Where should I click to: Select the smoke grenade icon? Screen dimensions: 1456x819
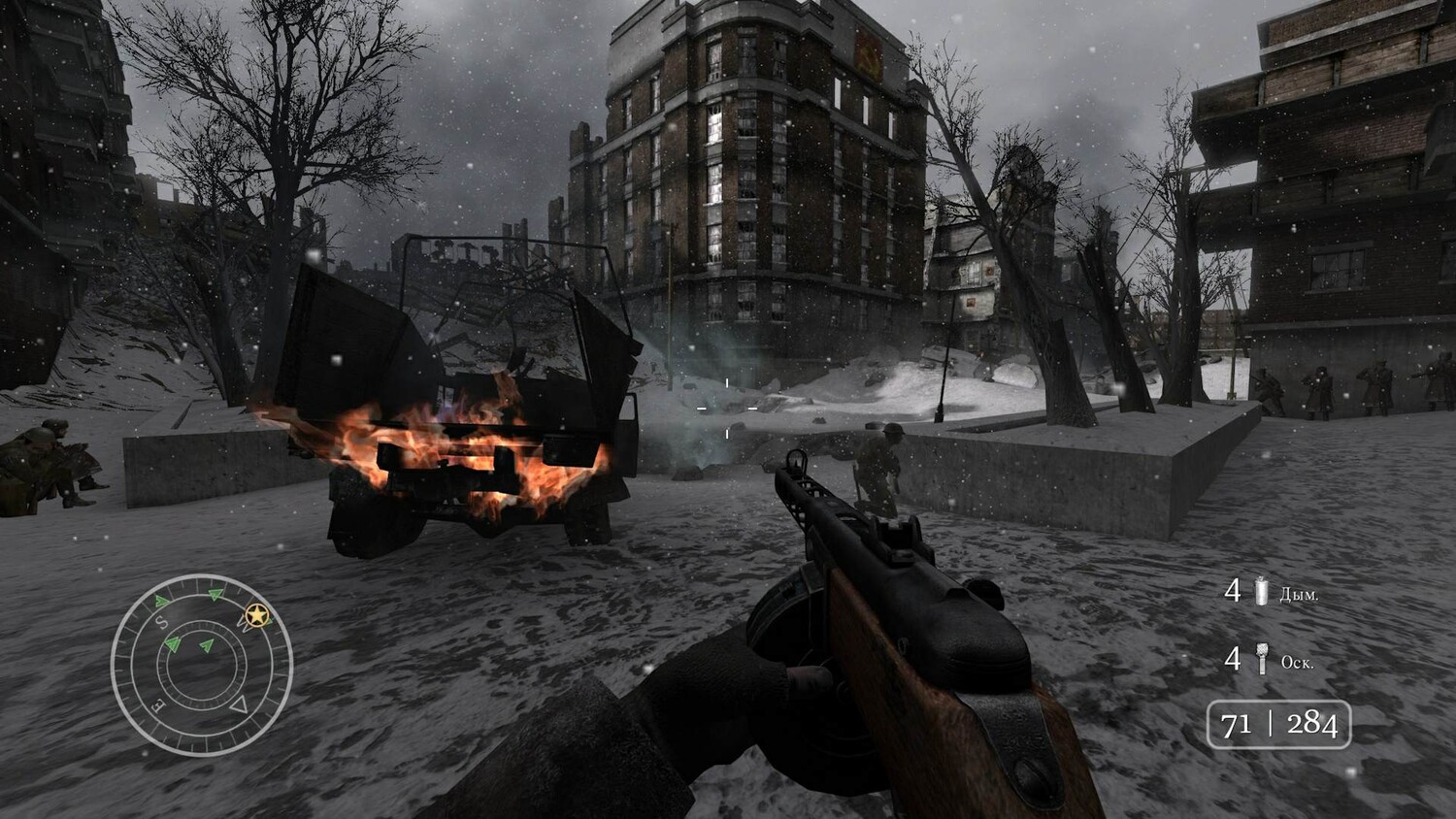(x=1261, y=590)
